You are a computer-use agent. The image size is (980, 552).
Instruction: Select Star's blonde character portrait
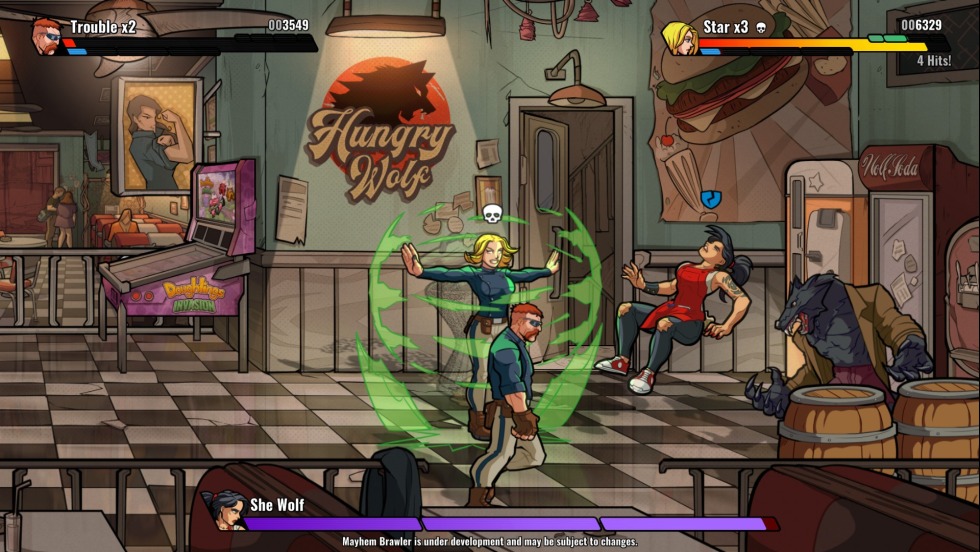coord(679,38)
